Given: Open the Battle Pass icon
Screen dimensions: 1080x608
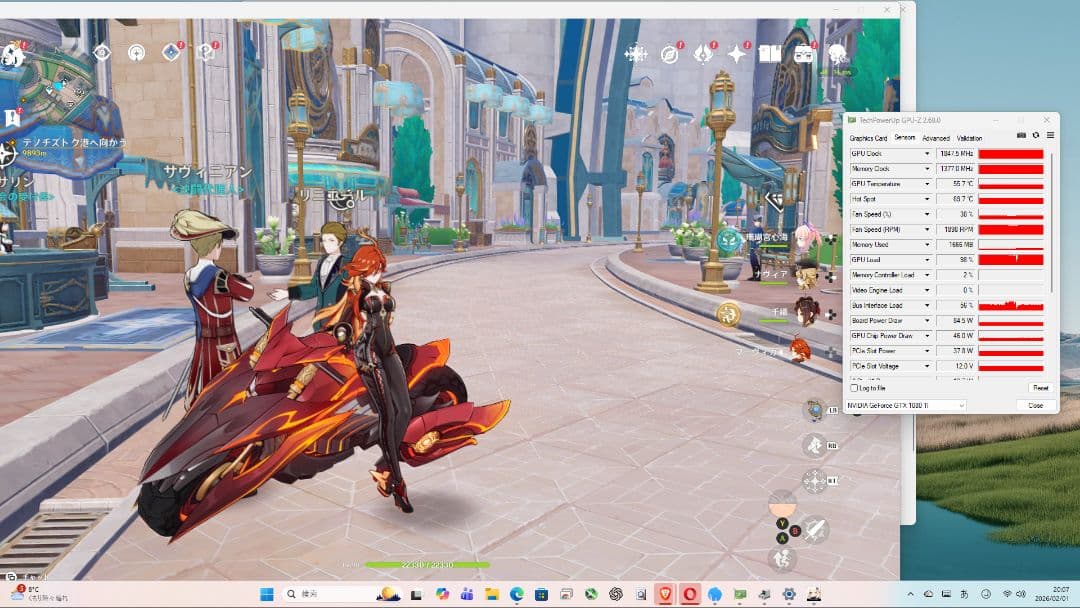Looking at the screenshot, I should pyautogui.click(x=704, y=53).
